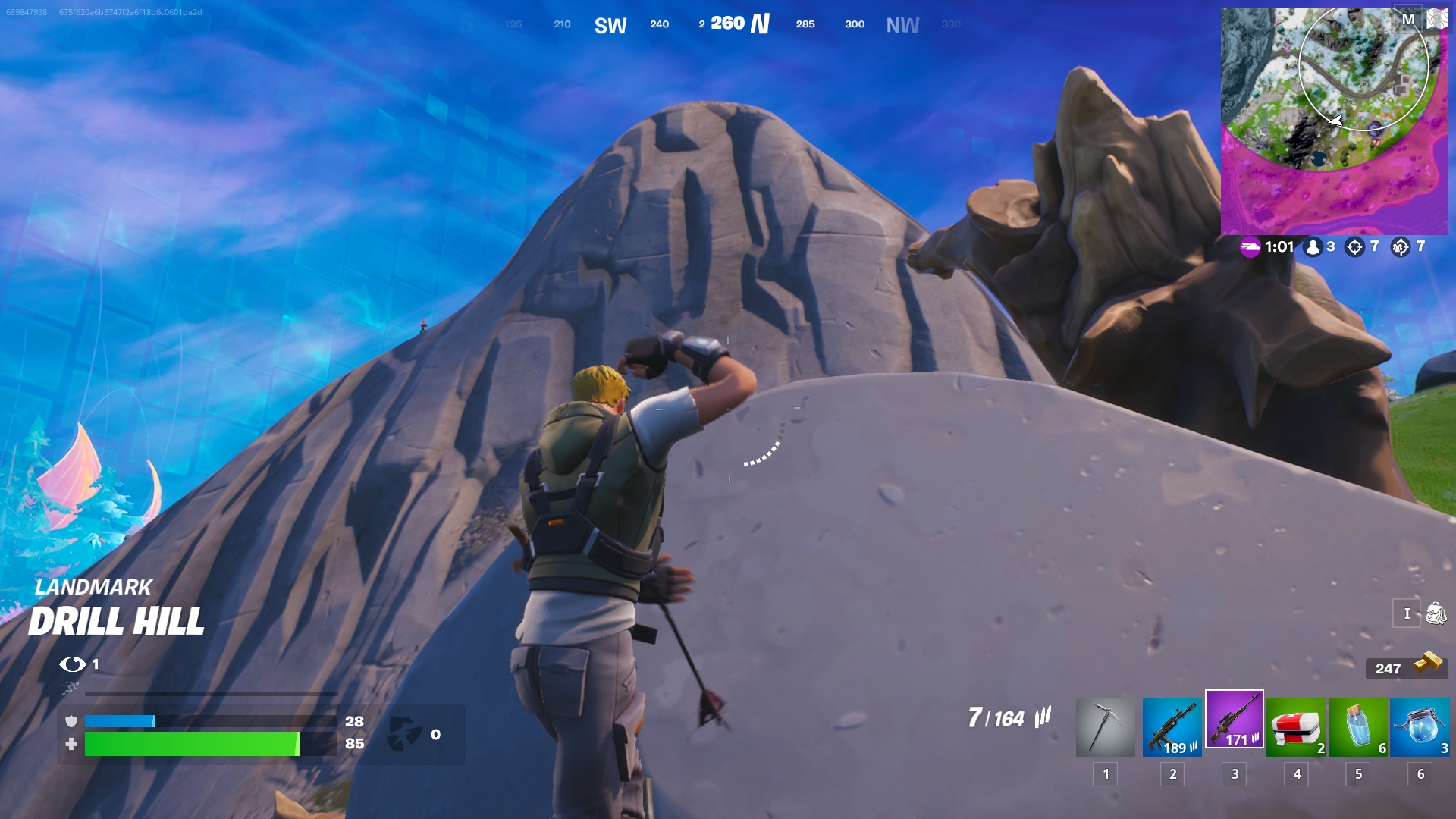Click the NW marker on the compass bar

(x=902, y=24)
